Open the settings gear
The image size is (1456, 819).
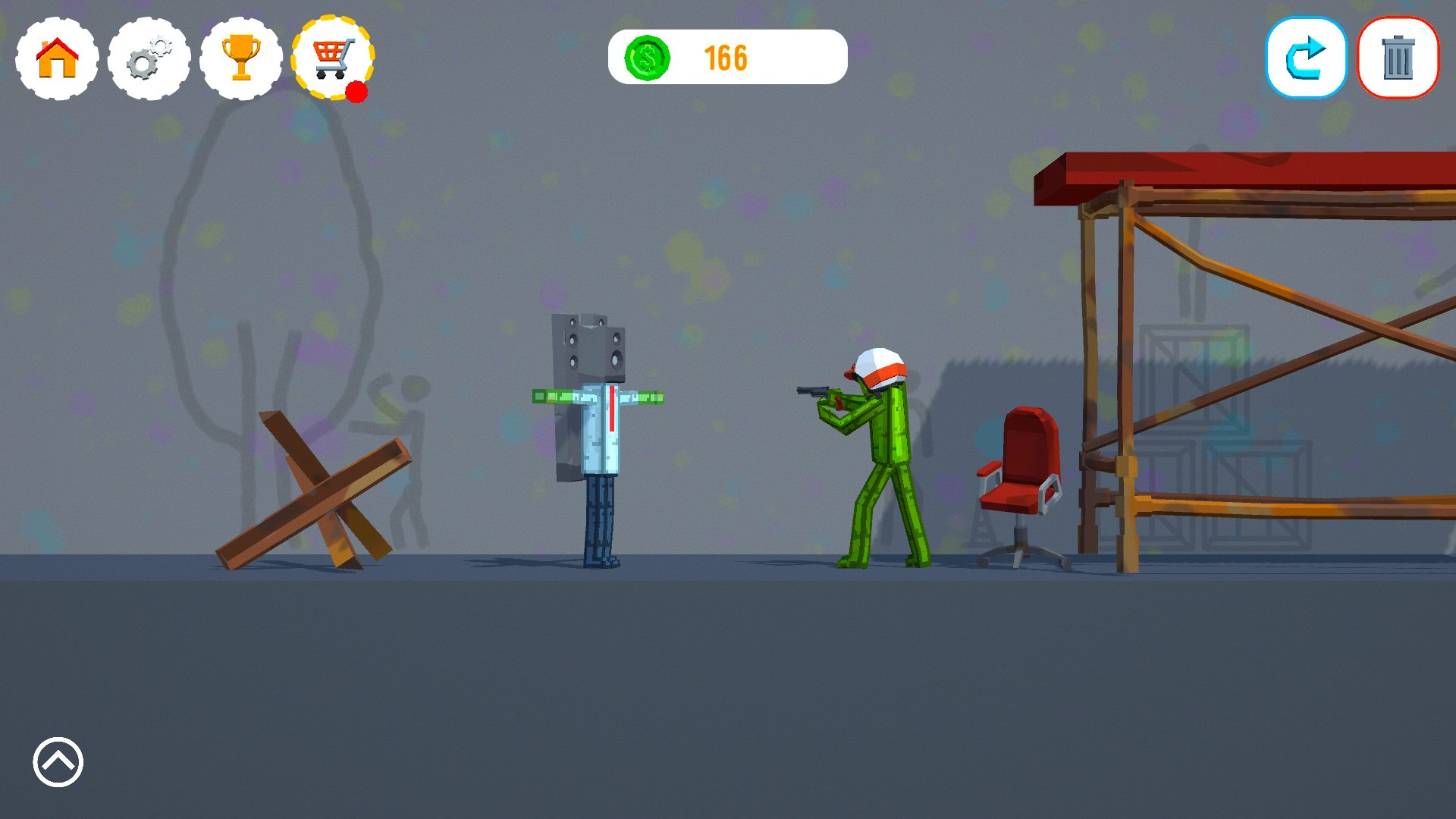click(x=149, y=58)
